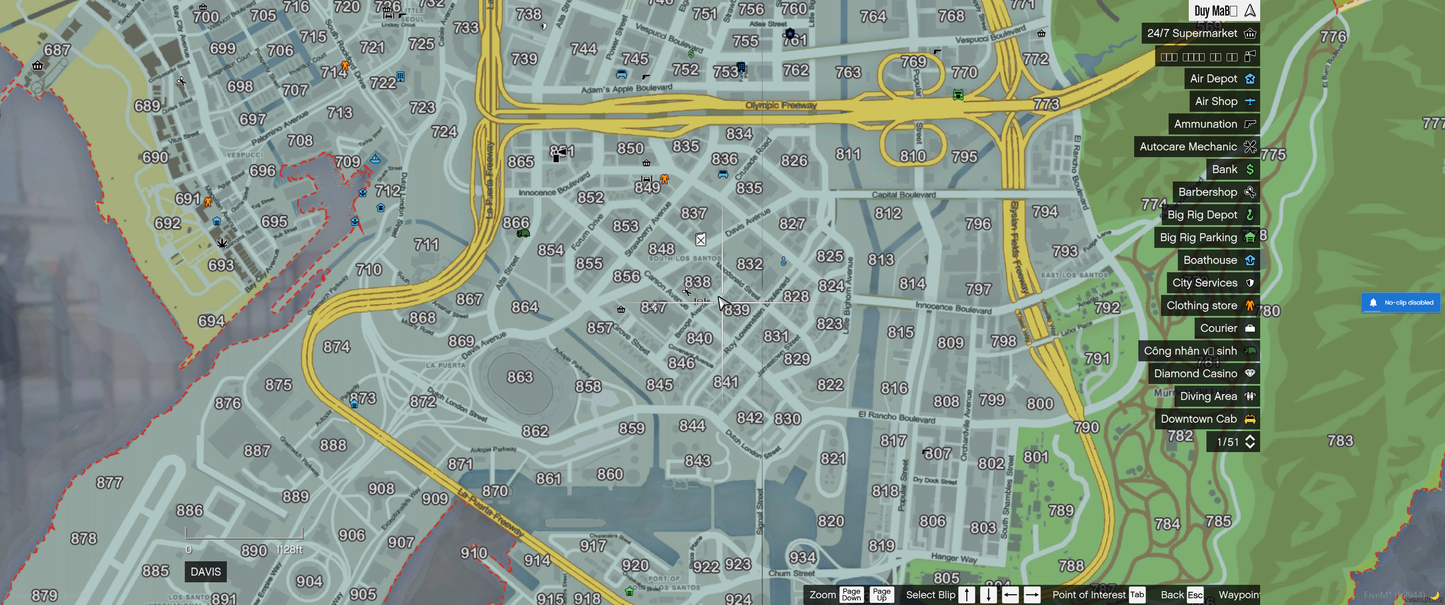Select the Bank legend entry
1445x605 pixels.
coord(1233,169)
